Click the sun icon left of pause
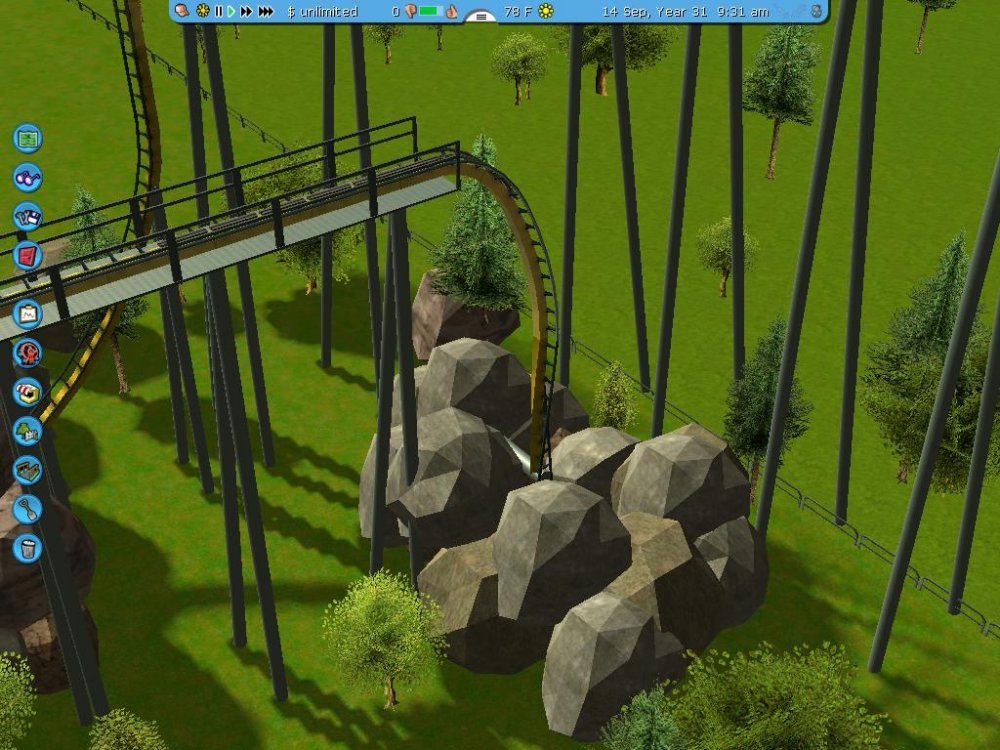 click(x=203, y=11)
